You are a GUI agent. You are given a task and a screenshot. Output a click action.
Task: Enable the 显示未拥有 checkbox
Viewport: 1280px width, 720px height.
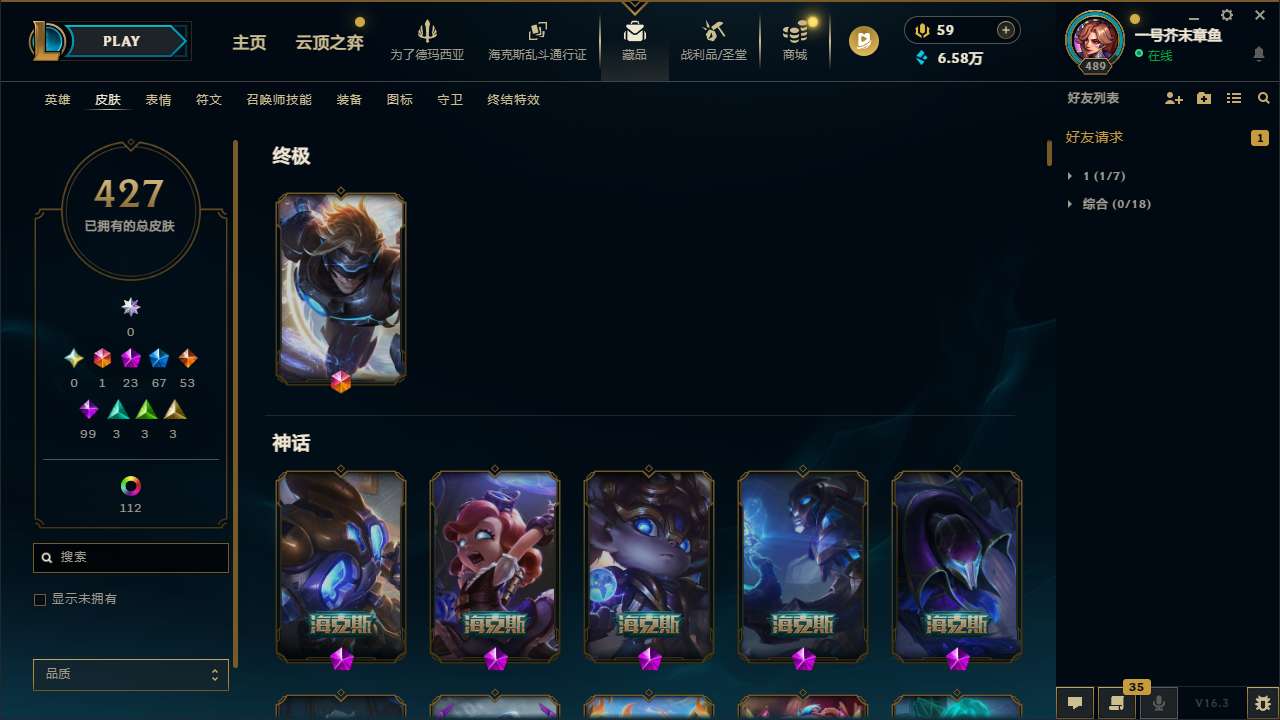pos(40,599)
